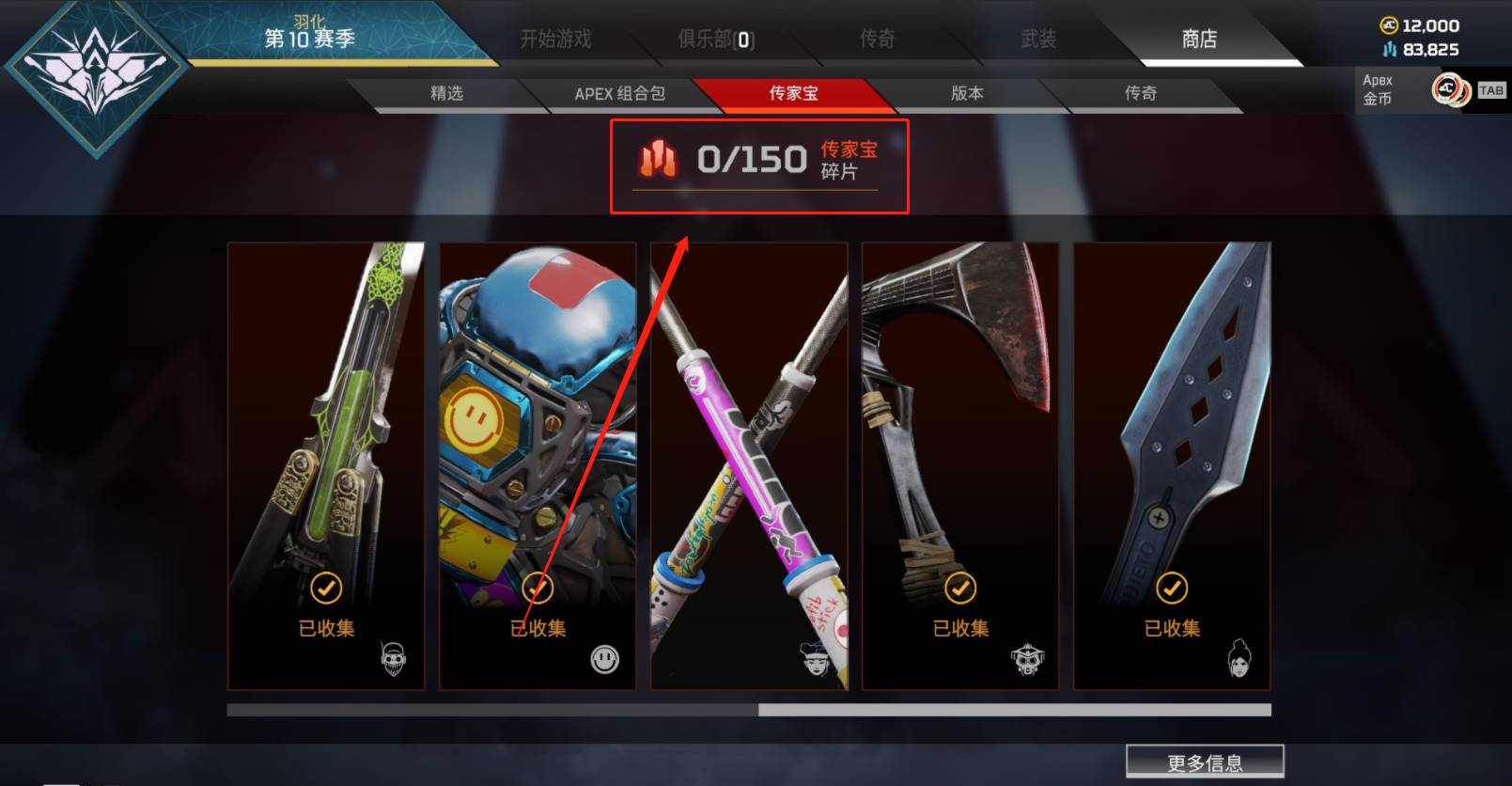Click the Apex 金币 coin stack icon near TAB
This screenshot has height=786, width=1512.
(1451, 91)
